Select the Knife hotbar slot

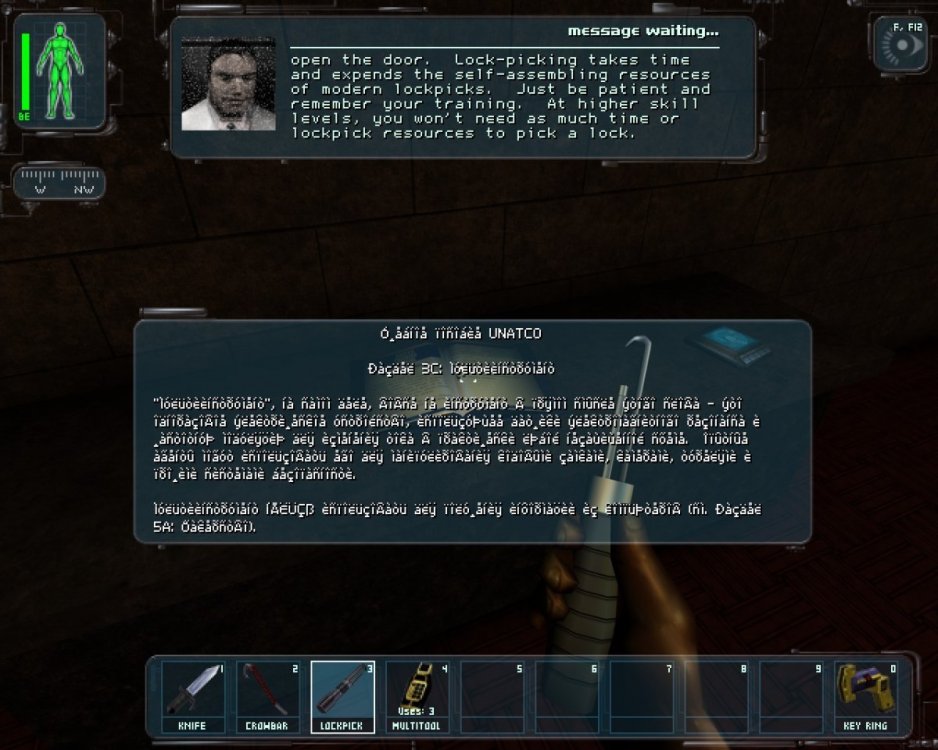[x=193, y=696]
